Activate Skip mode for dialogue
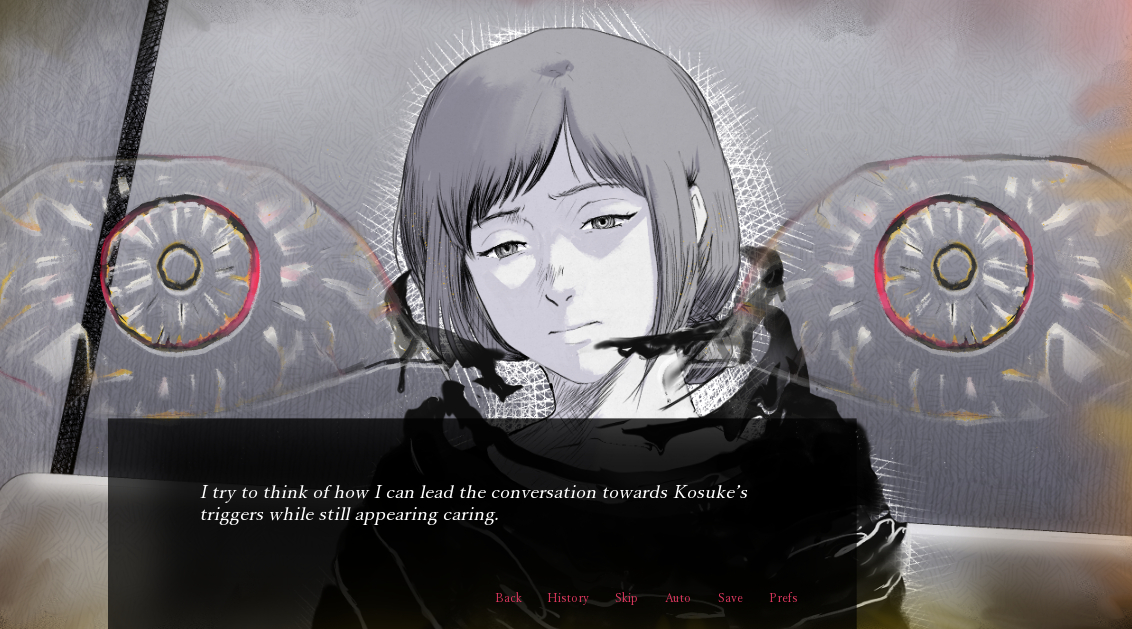The image size is (1132, 629). point(626,598)
